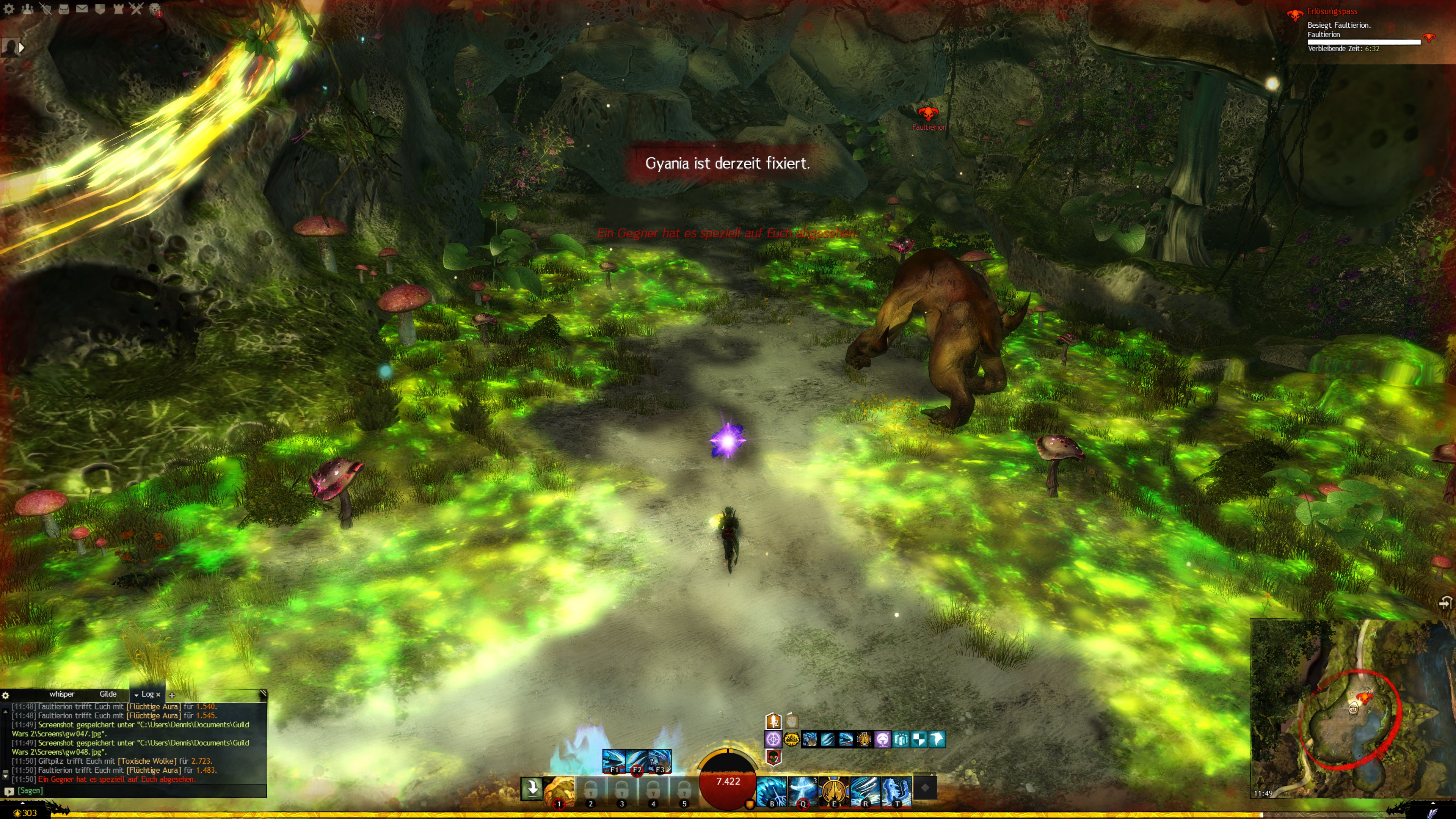
Task: Click the Sagen chat input field
Action: coord(136,791)
